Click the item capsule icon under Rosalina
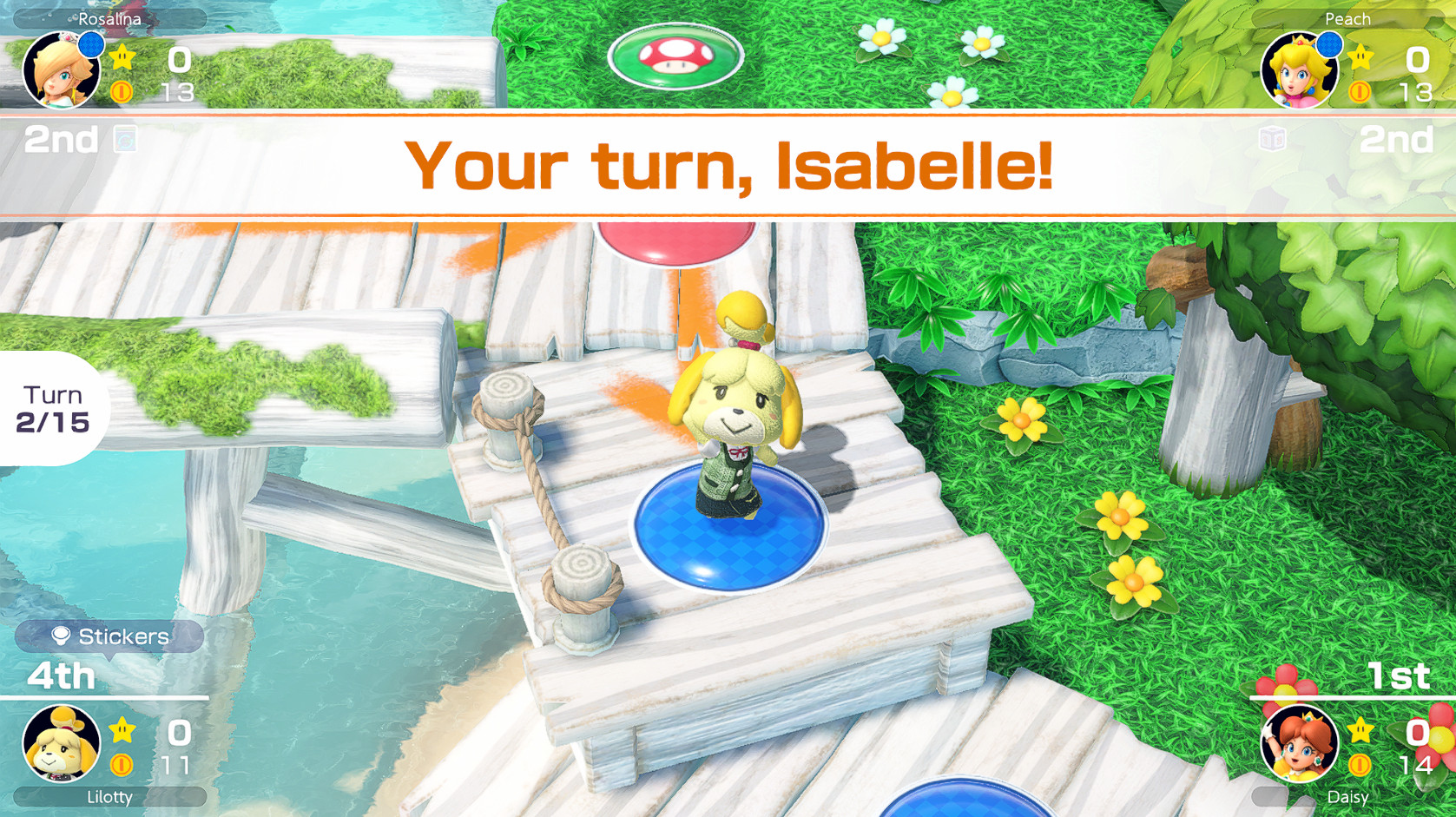Image resolution: width=1456 pixels, height=817 pixels. coord(127,138)
